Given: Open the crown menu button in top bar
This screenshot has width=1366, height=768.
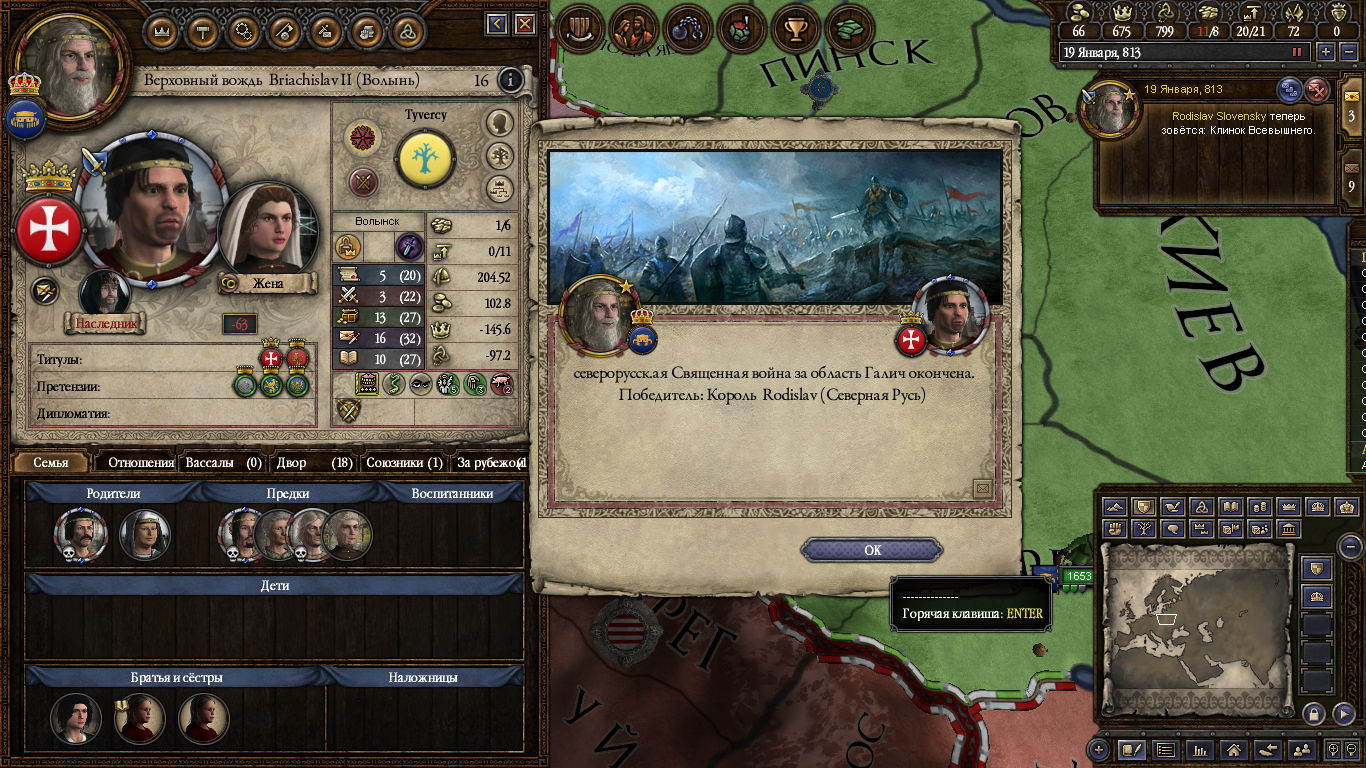Looking at the screenshot, I should 161,30.
